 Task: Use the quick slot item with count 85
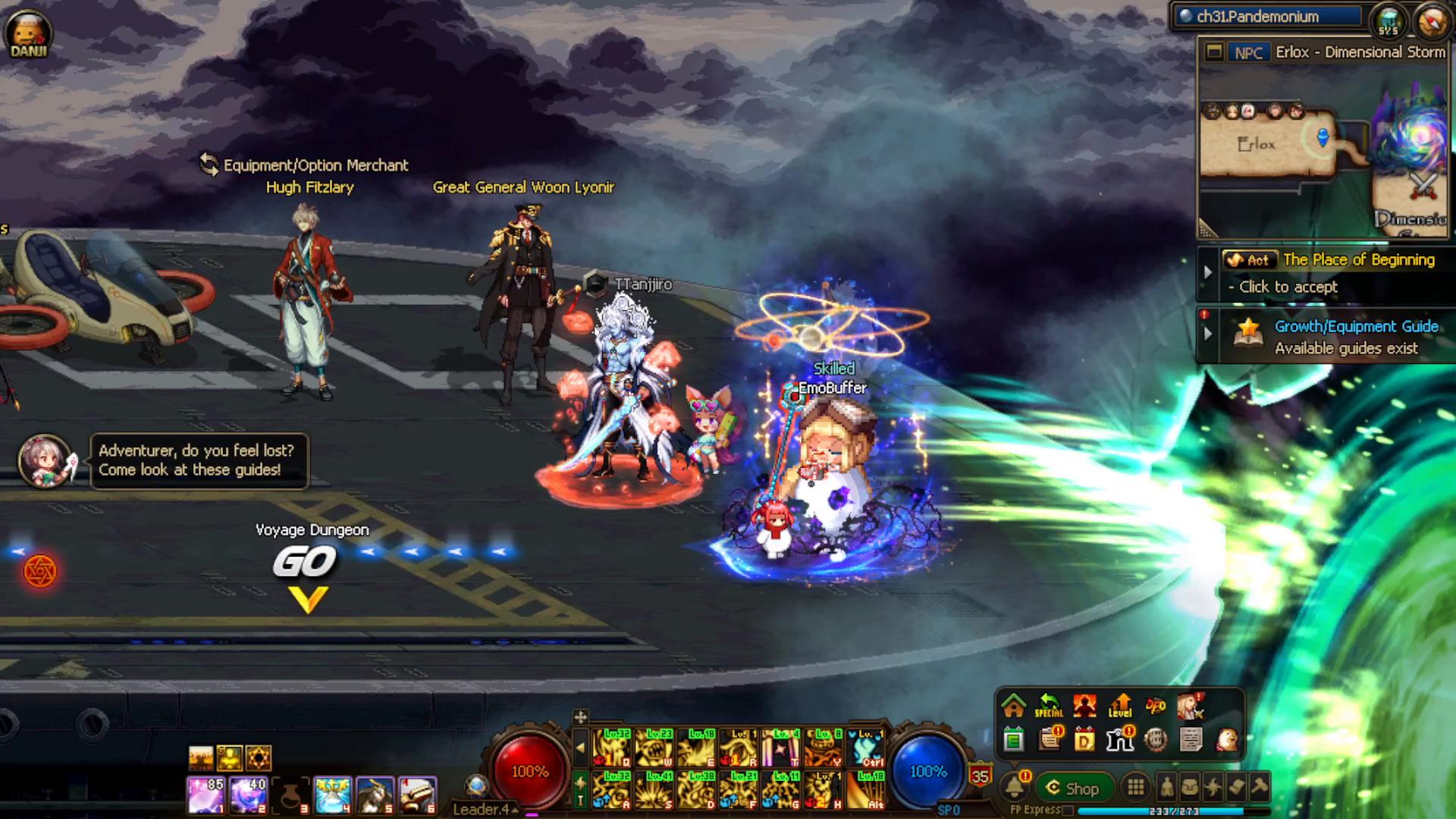pyautogui.click(x=206, y=795)
